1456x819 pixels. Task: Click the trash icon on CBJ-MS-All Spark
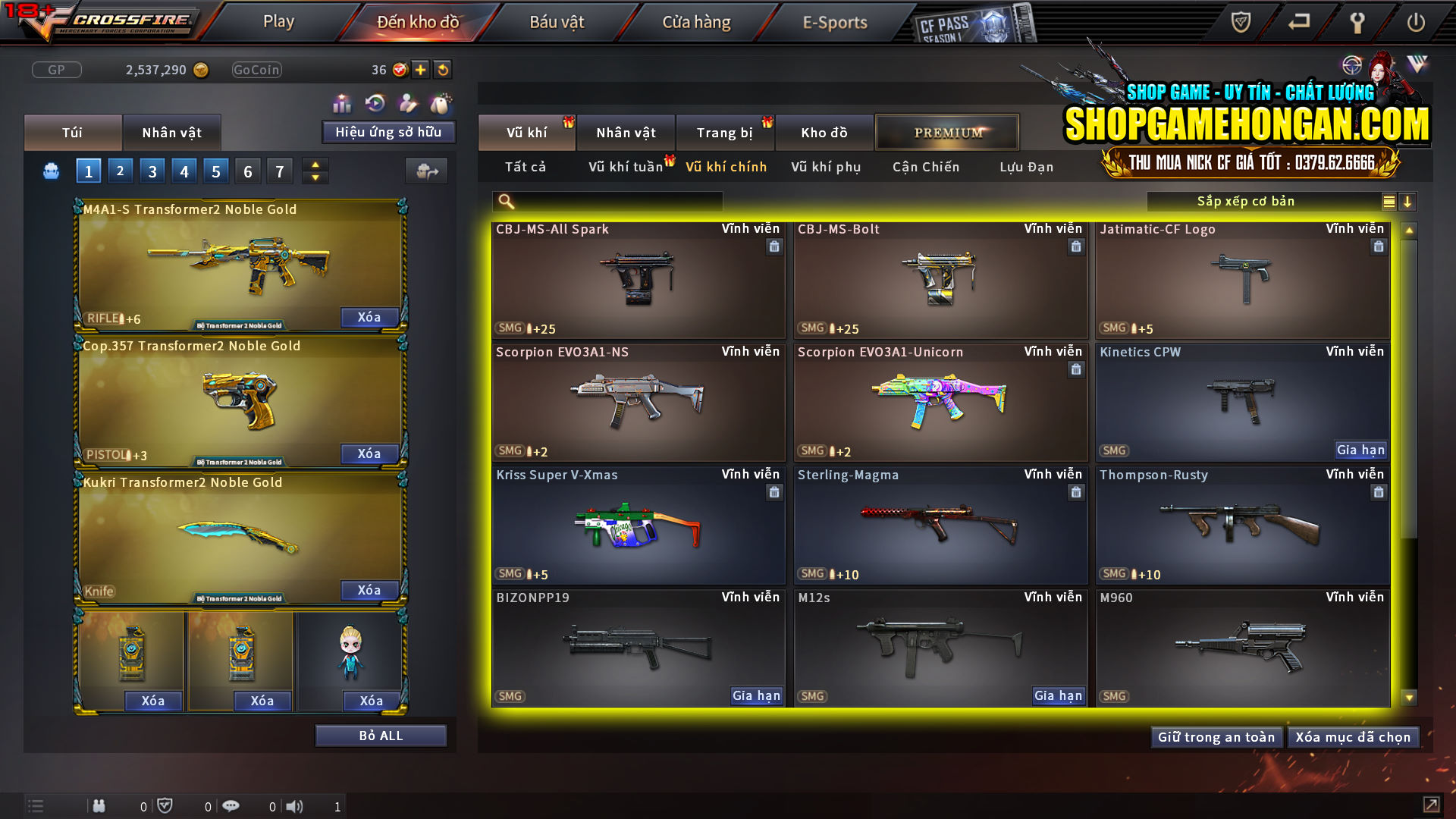774,246
